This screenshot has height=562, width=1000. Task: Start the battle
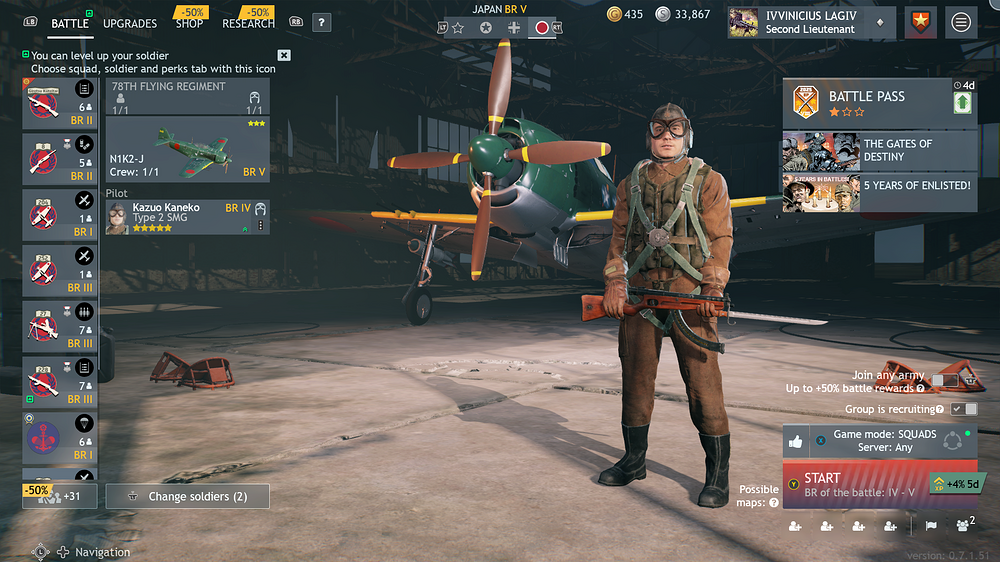(853, 484)
